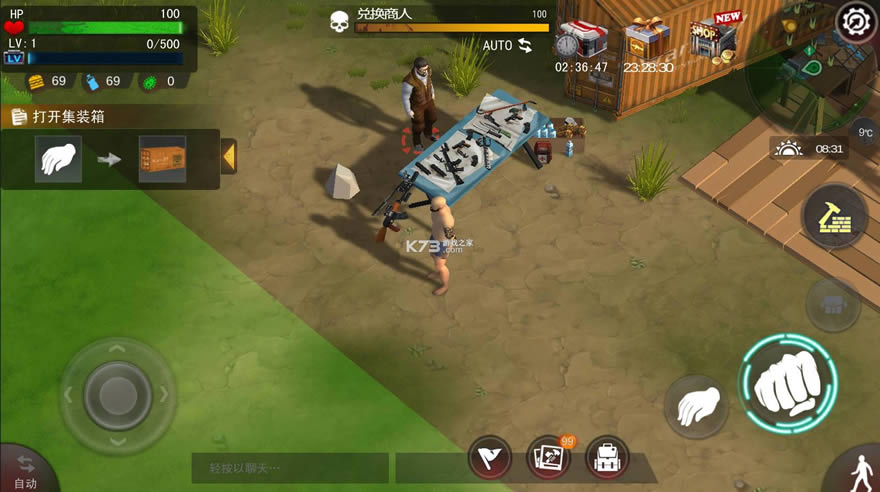Open the settings gear menu
This screenshot has height=492, width=880.
[x=856, y=22]
